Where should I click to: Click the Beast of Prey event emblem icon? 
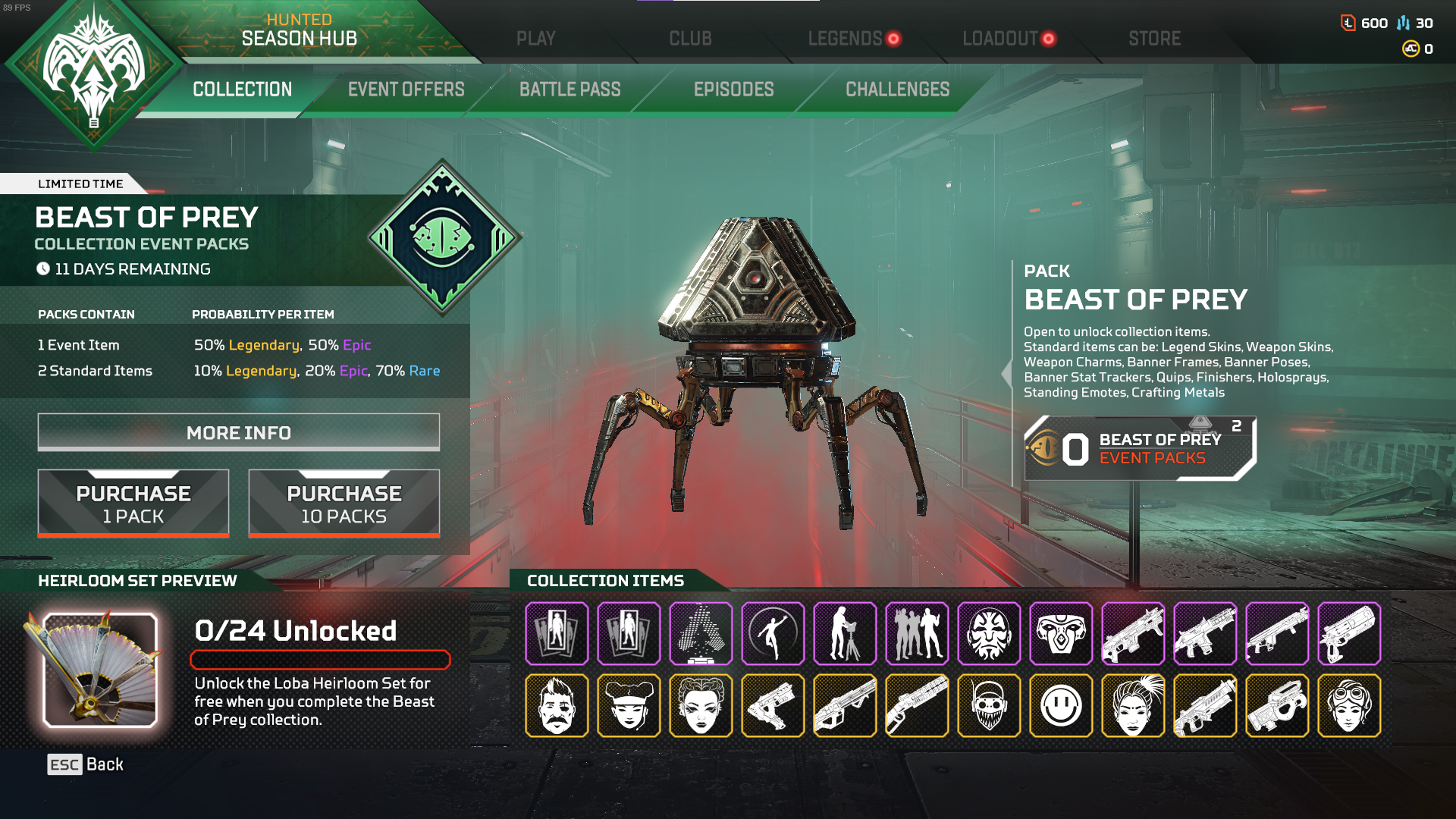tap(442, 237)
